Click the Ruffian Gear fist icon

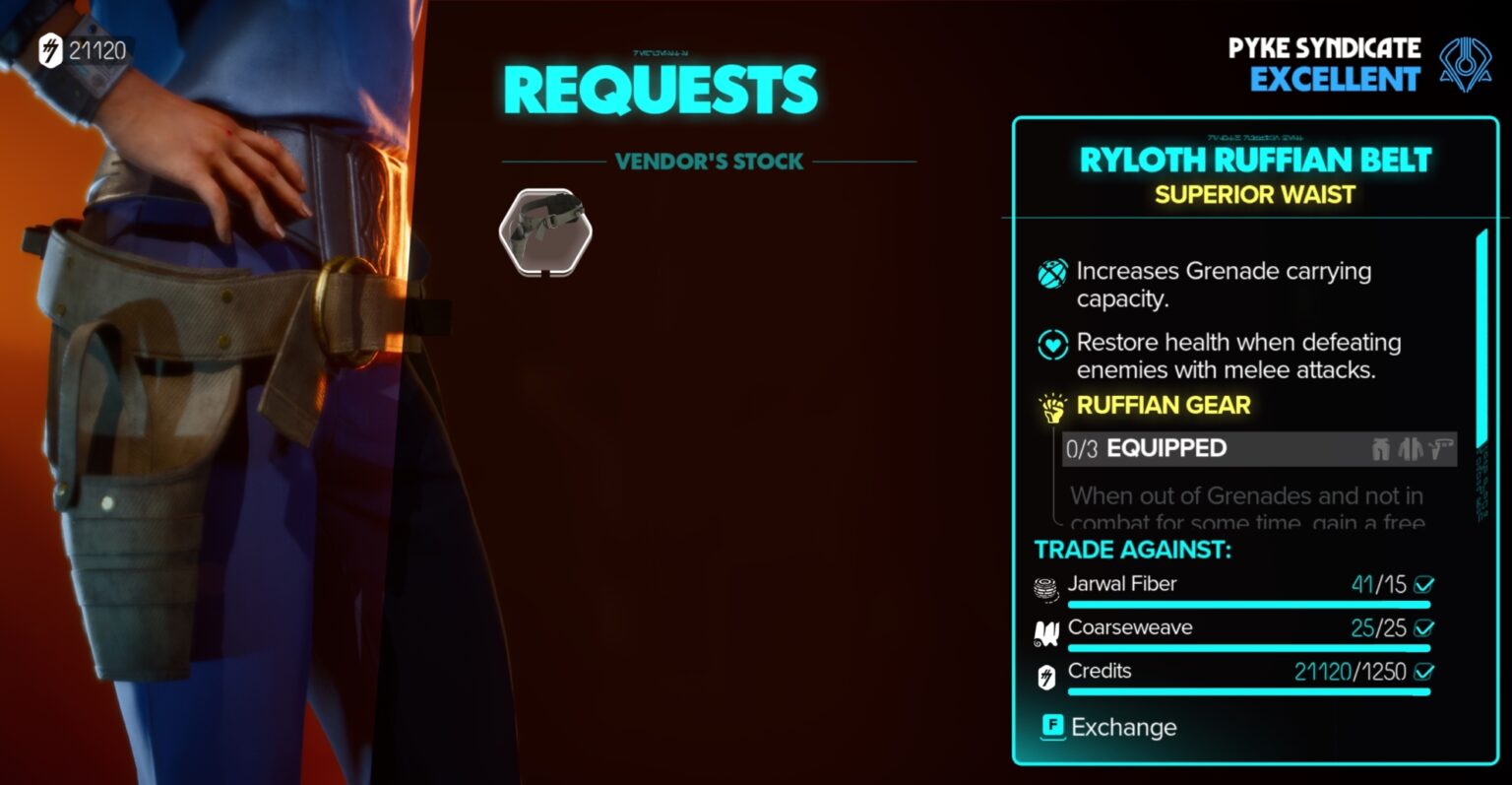pos(1050,405)
